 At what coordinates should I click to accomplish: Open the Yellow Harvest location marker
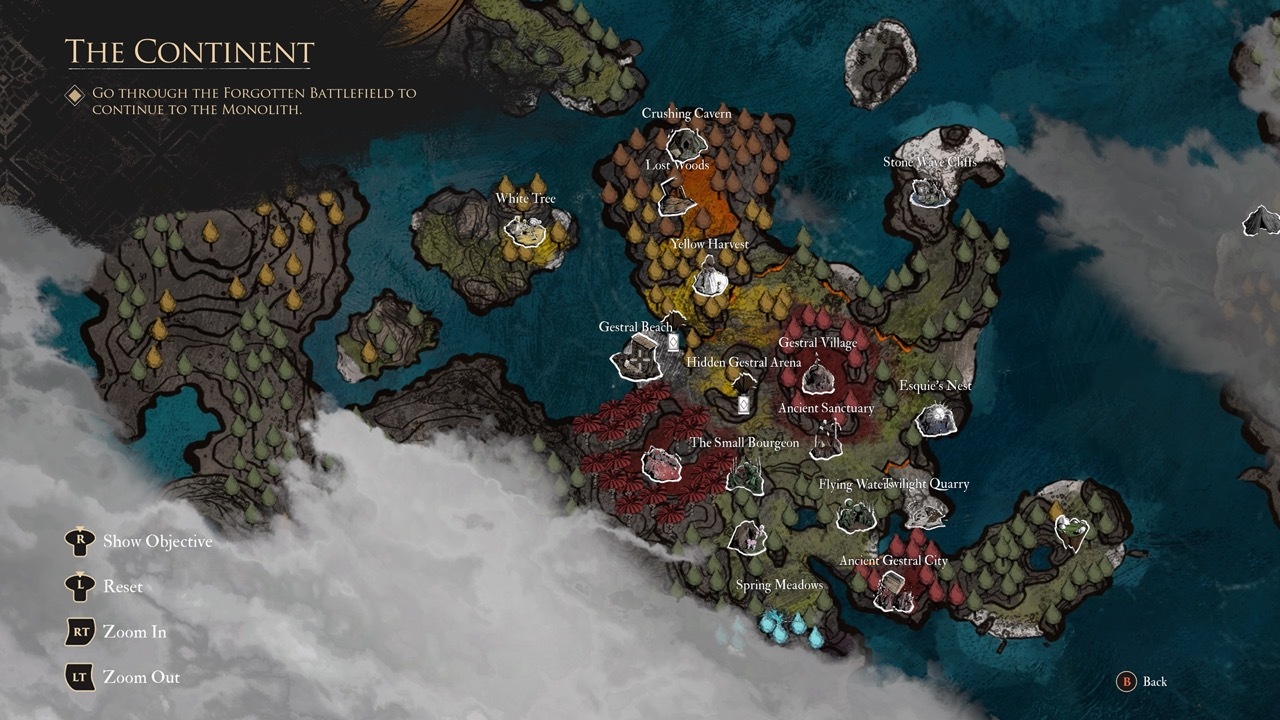coord(709,278)
